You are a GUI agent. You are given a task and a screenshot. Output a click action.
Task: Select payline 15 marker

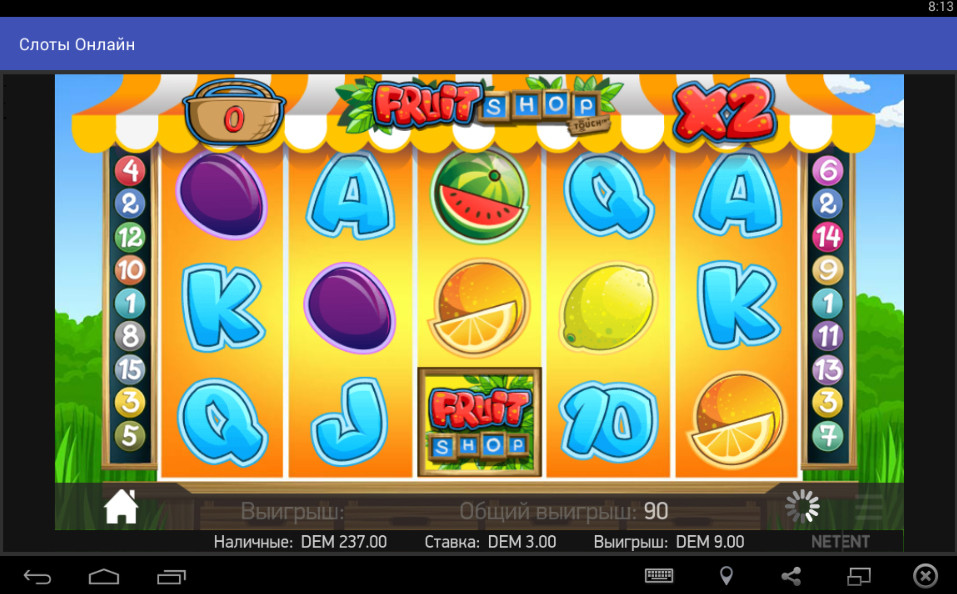tap(130, 369)
